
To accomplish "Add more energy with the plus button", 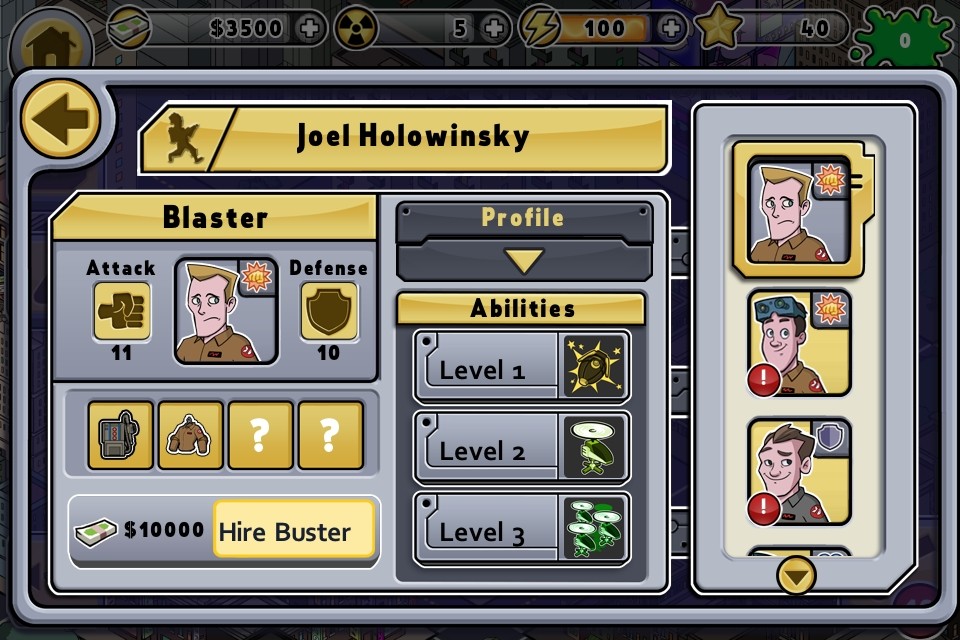I will (x=672, y=28).
